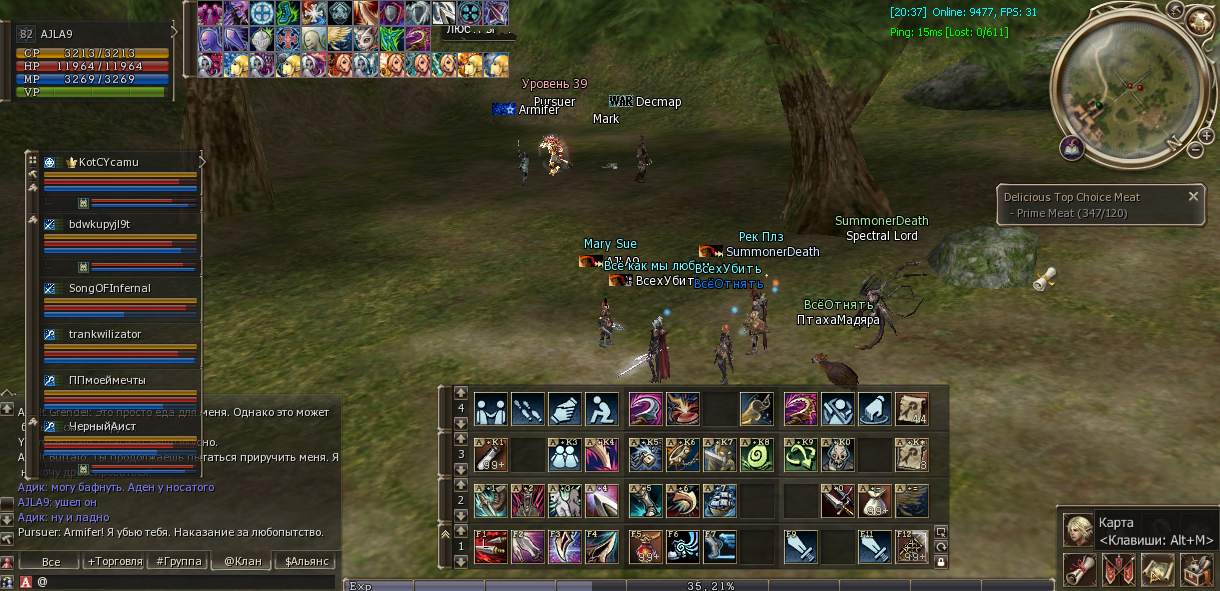Use the sailing ship skill icon
This screenshot has width=1220, height=591.
720,501
